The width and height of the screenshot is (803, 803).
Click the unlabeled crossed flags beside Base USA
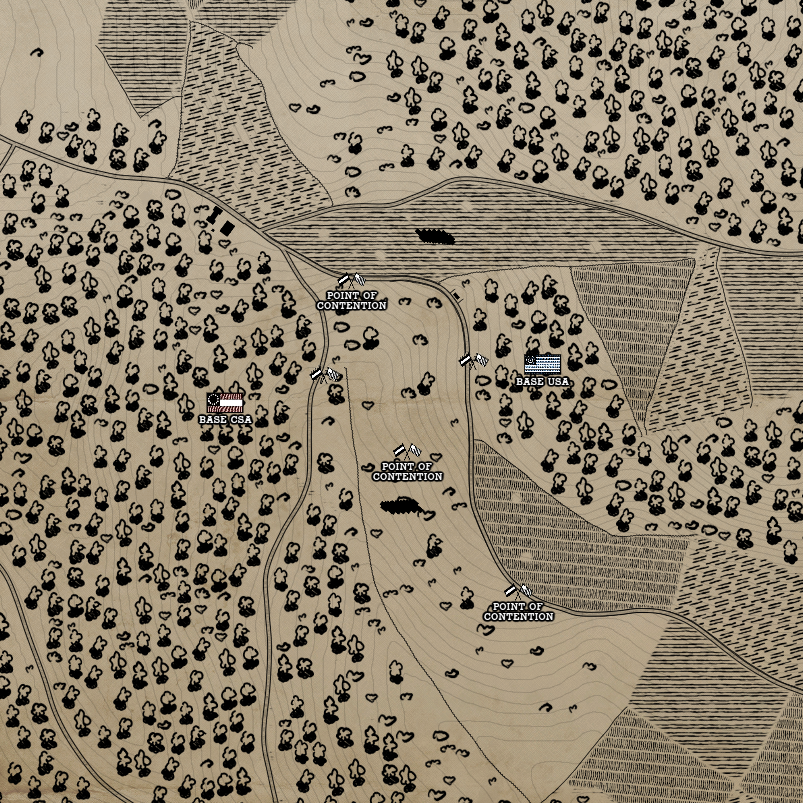tap(473, 360)
